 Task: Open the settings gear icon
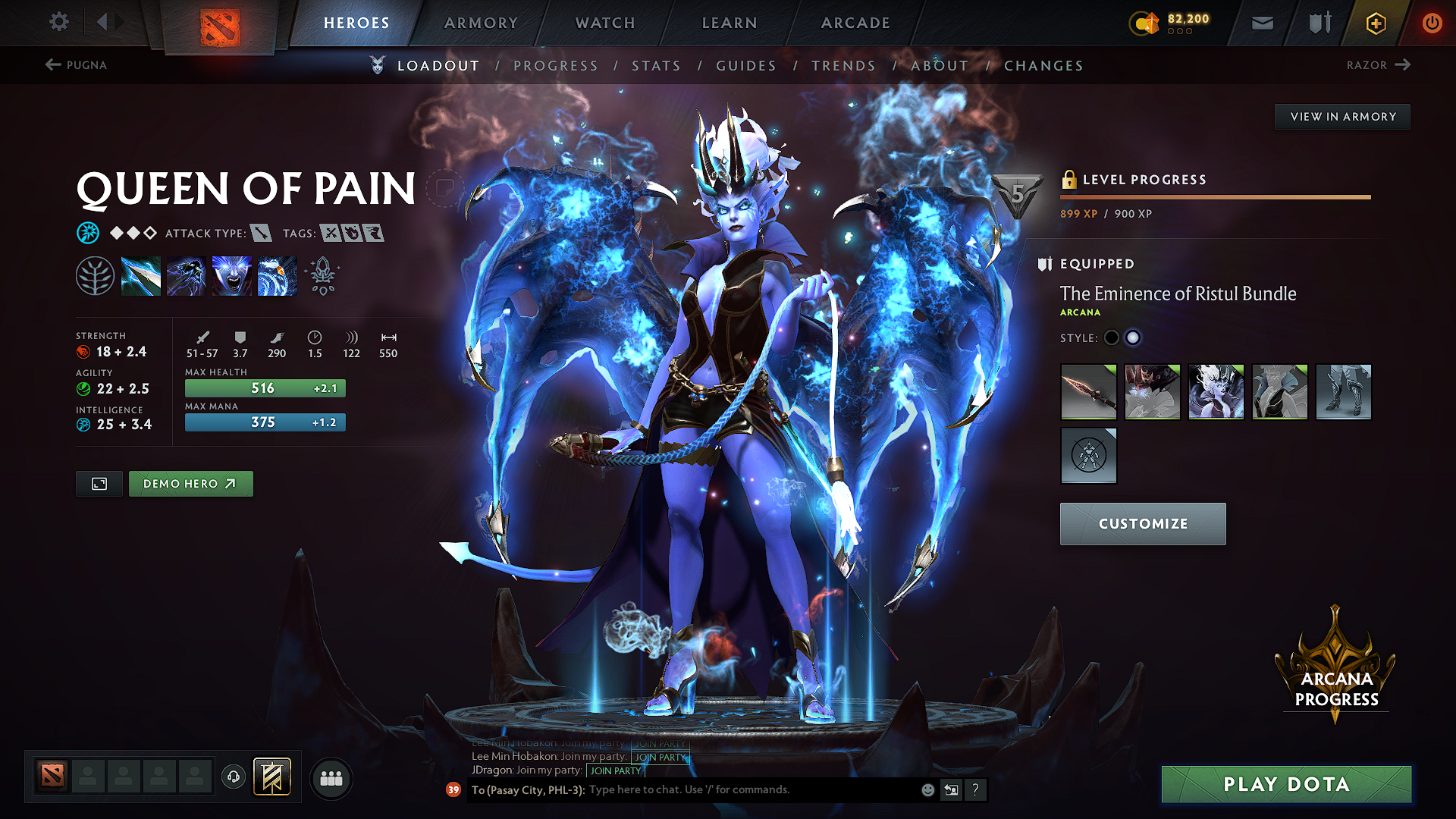click(x=59, y=22)
